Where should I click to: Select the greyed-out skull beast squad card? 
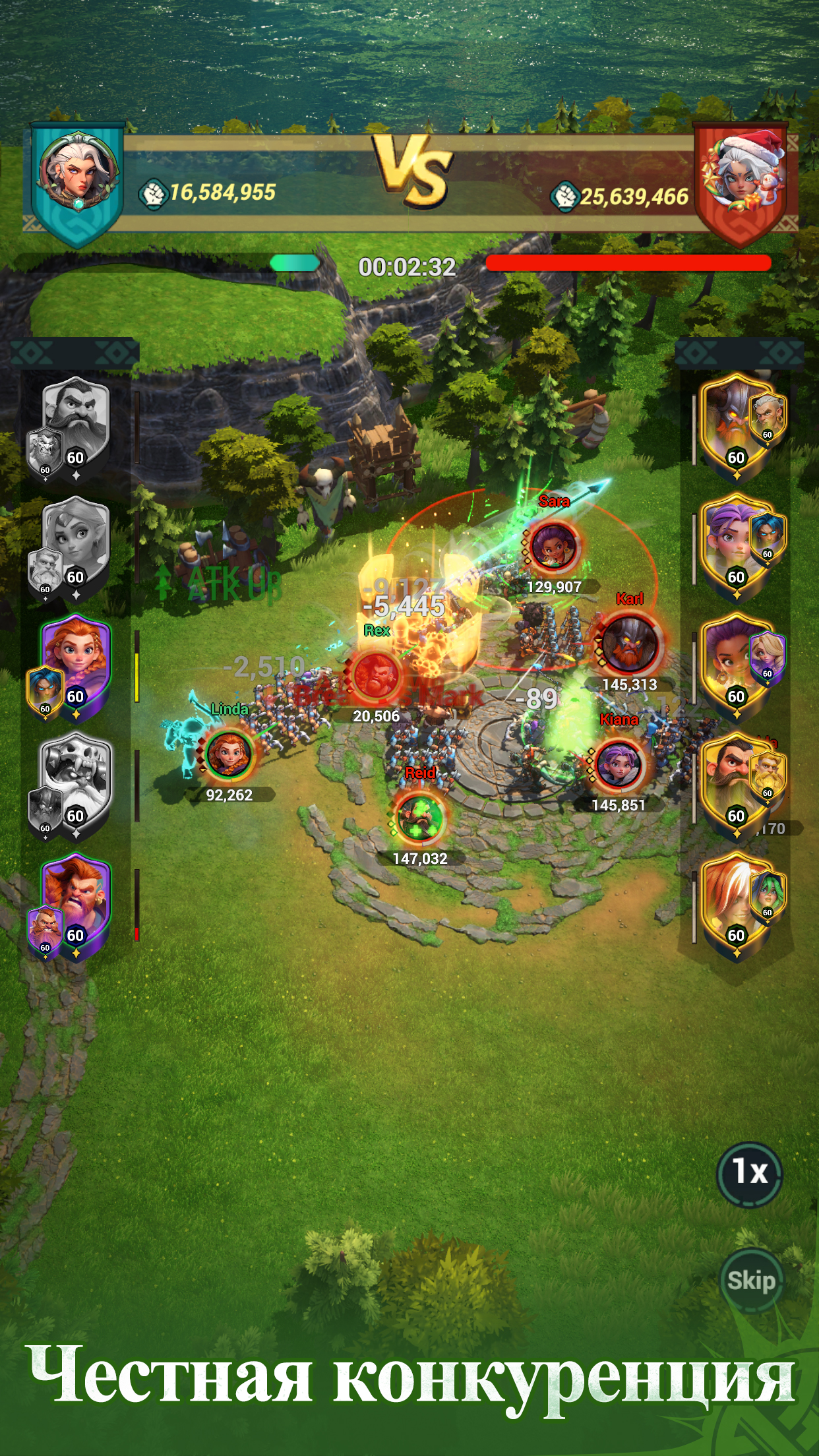74,784
